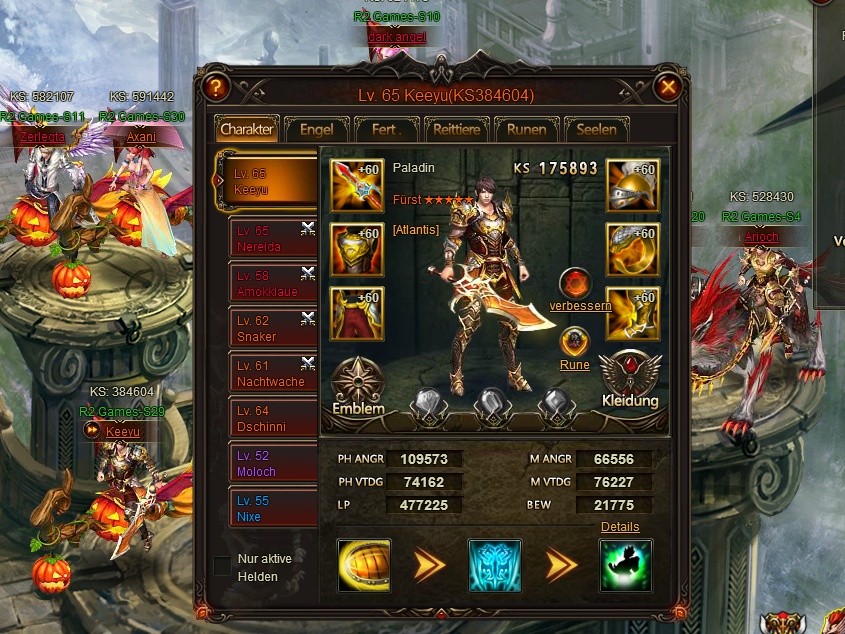Show the Runen tab
This screenshot has height=634, width=845.
[x=526, y=129]
